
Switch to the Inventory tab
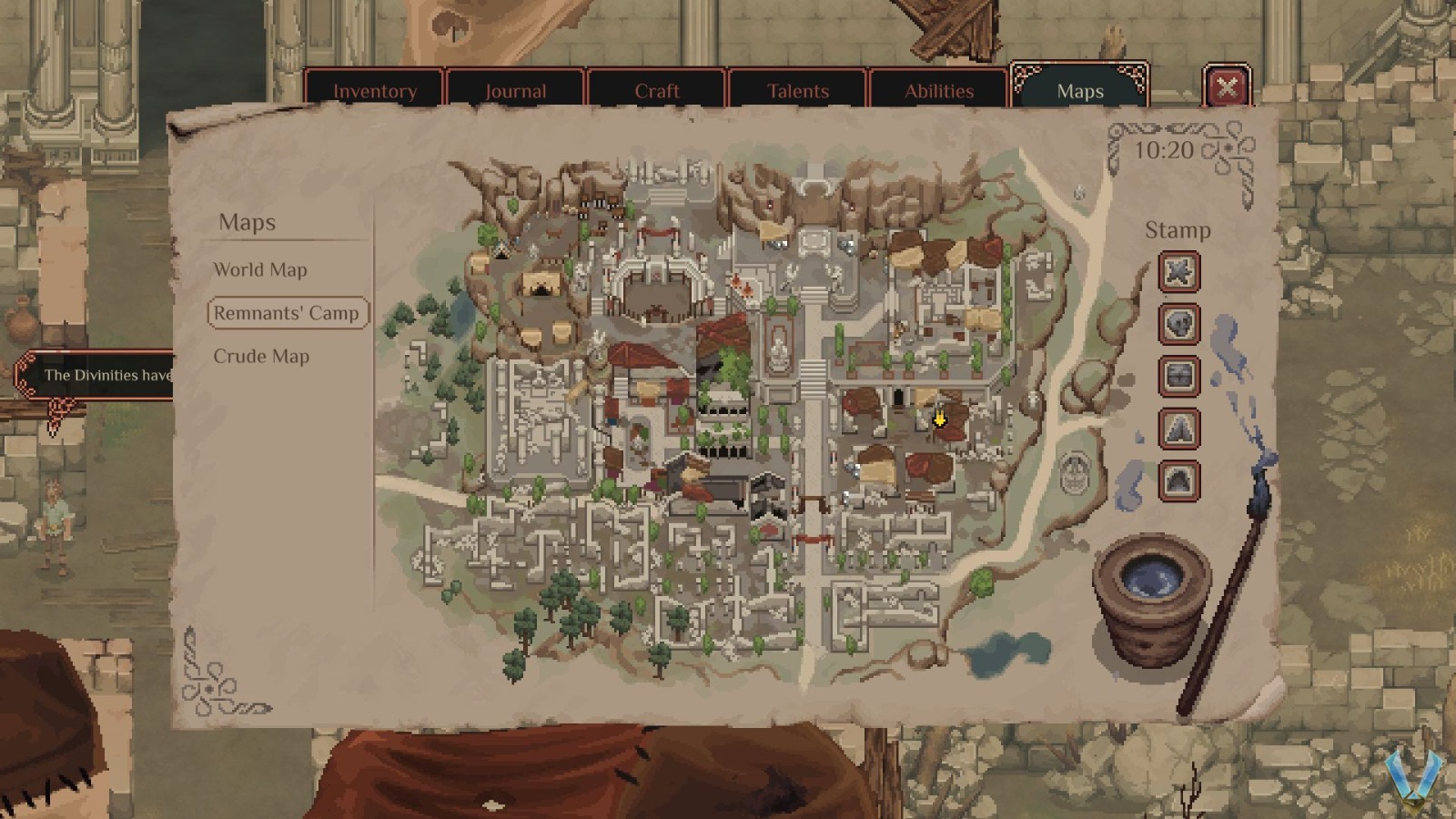pyautogui.click(x=376, y=90)
